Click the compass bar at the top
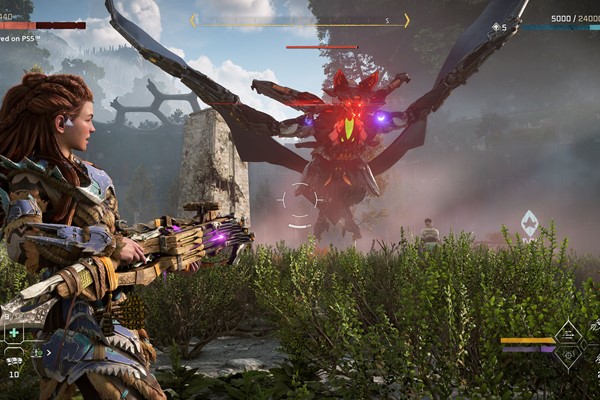Screen dimensions: 600x400 coord(300,20)
